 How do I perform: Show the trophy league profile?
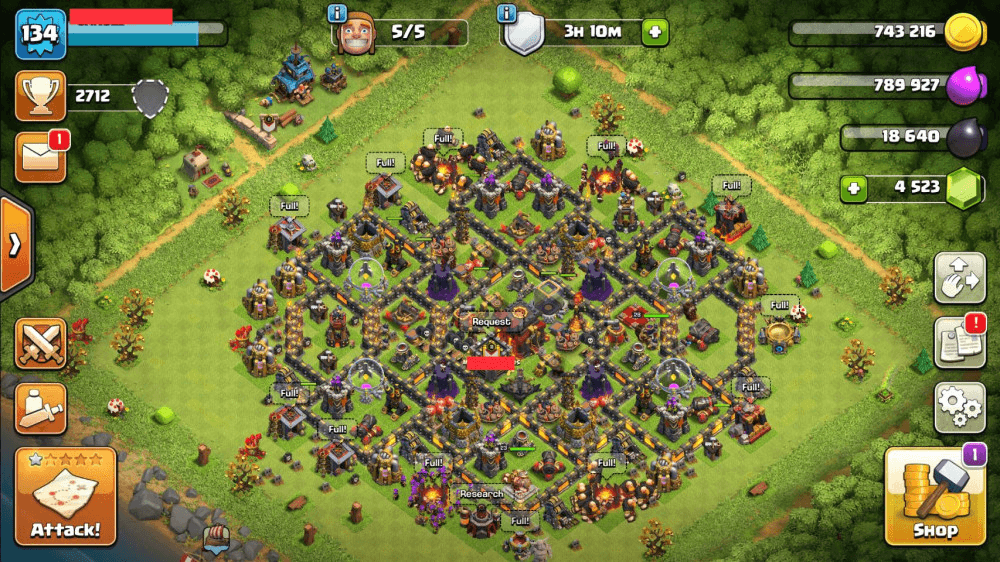[x=41, y=96]
